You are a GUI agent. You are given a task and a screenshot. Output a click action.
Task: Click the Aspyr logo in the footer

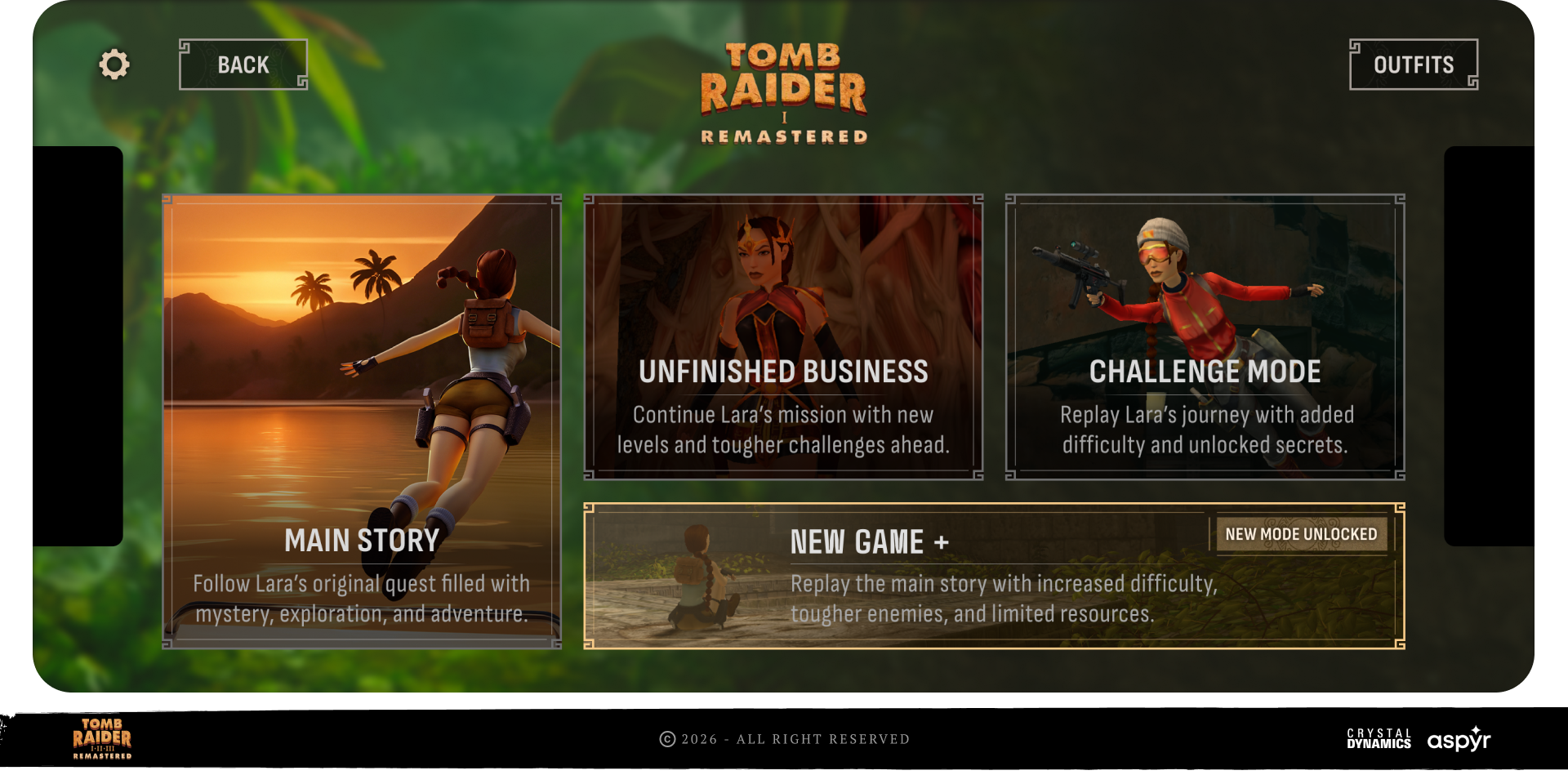1459,739
